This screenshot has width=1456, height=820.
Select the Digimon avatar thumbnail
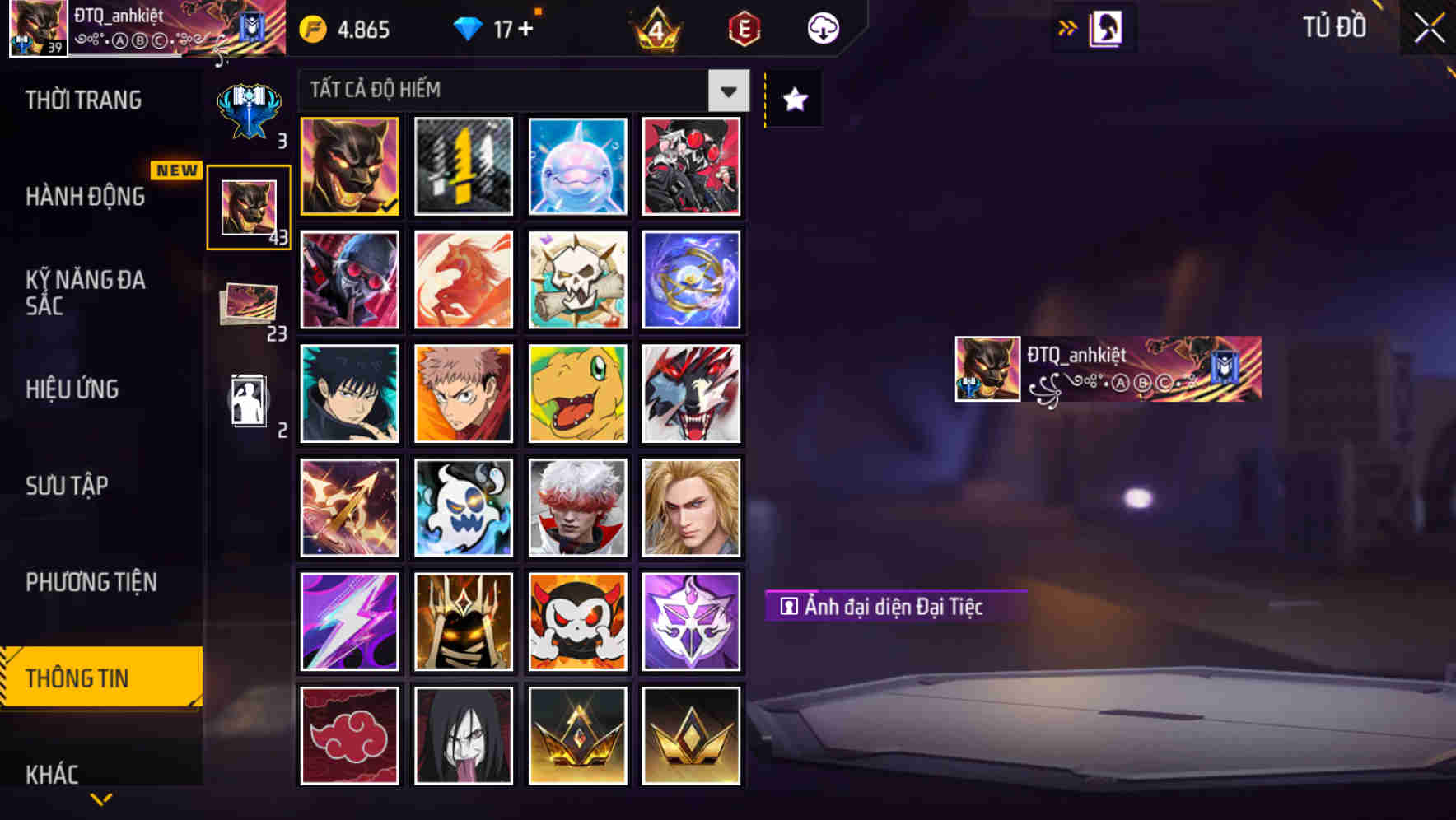577,394
